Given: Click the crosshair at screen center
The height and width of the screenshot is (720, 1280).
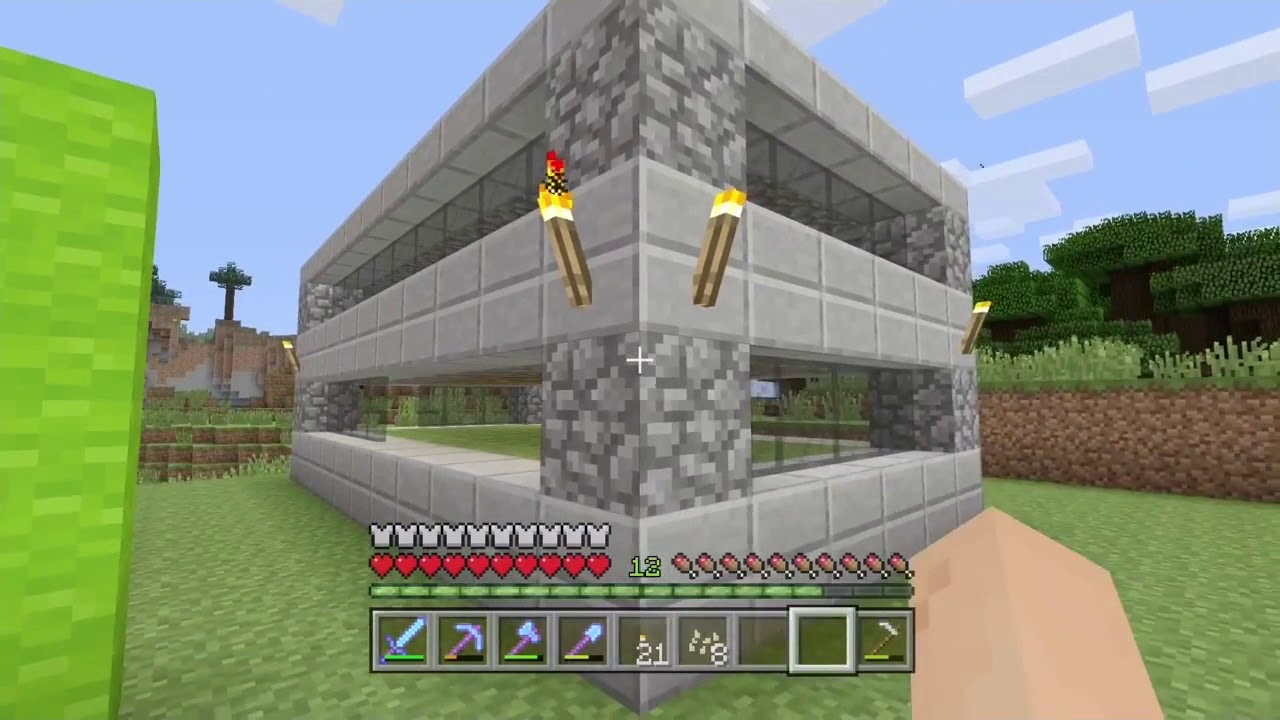Looking at the screenshot, I should pos(640,360).
